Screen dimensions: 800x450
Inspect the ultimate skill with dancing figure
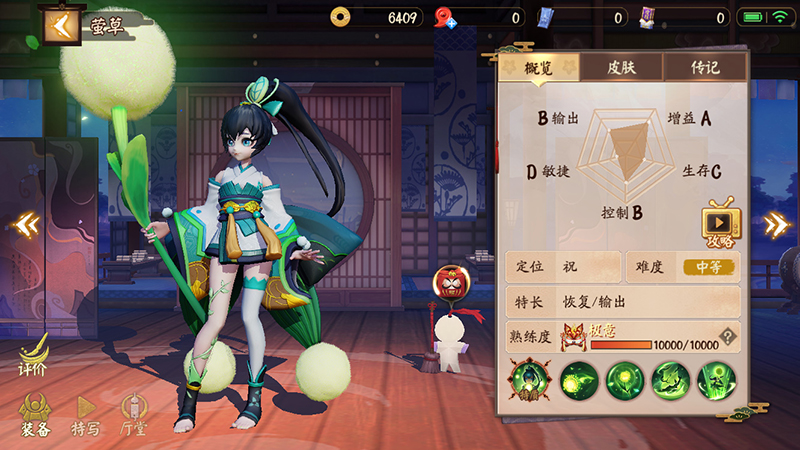click(x=716, y=380)
